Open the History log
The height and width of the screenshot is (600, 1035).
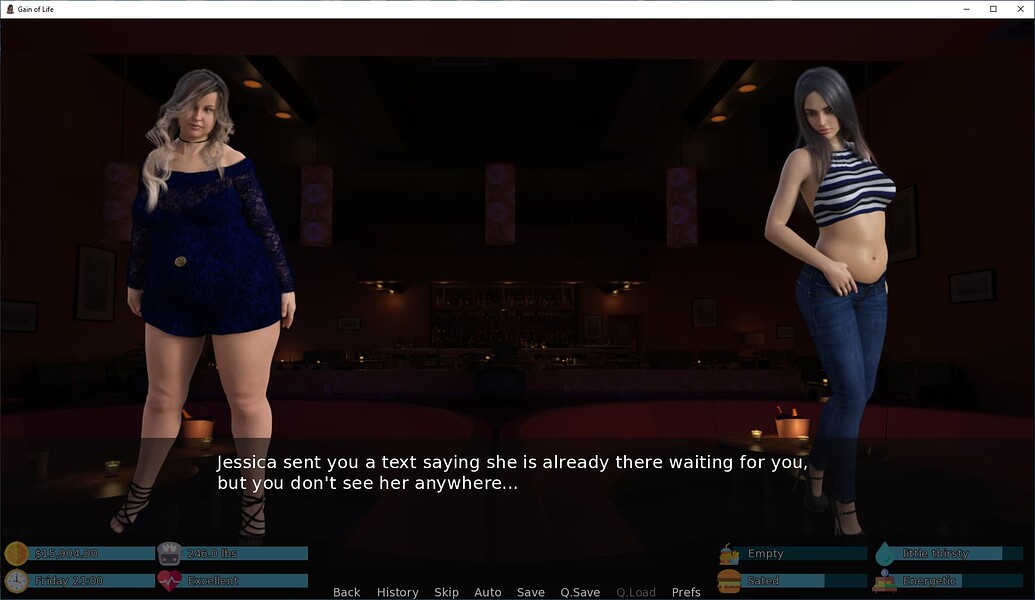(x=397, y=592)
